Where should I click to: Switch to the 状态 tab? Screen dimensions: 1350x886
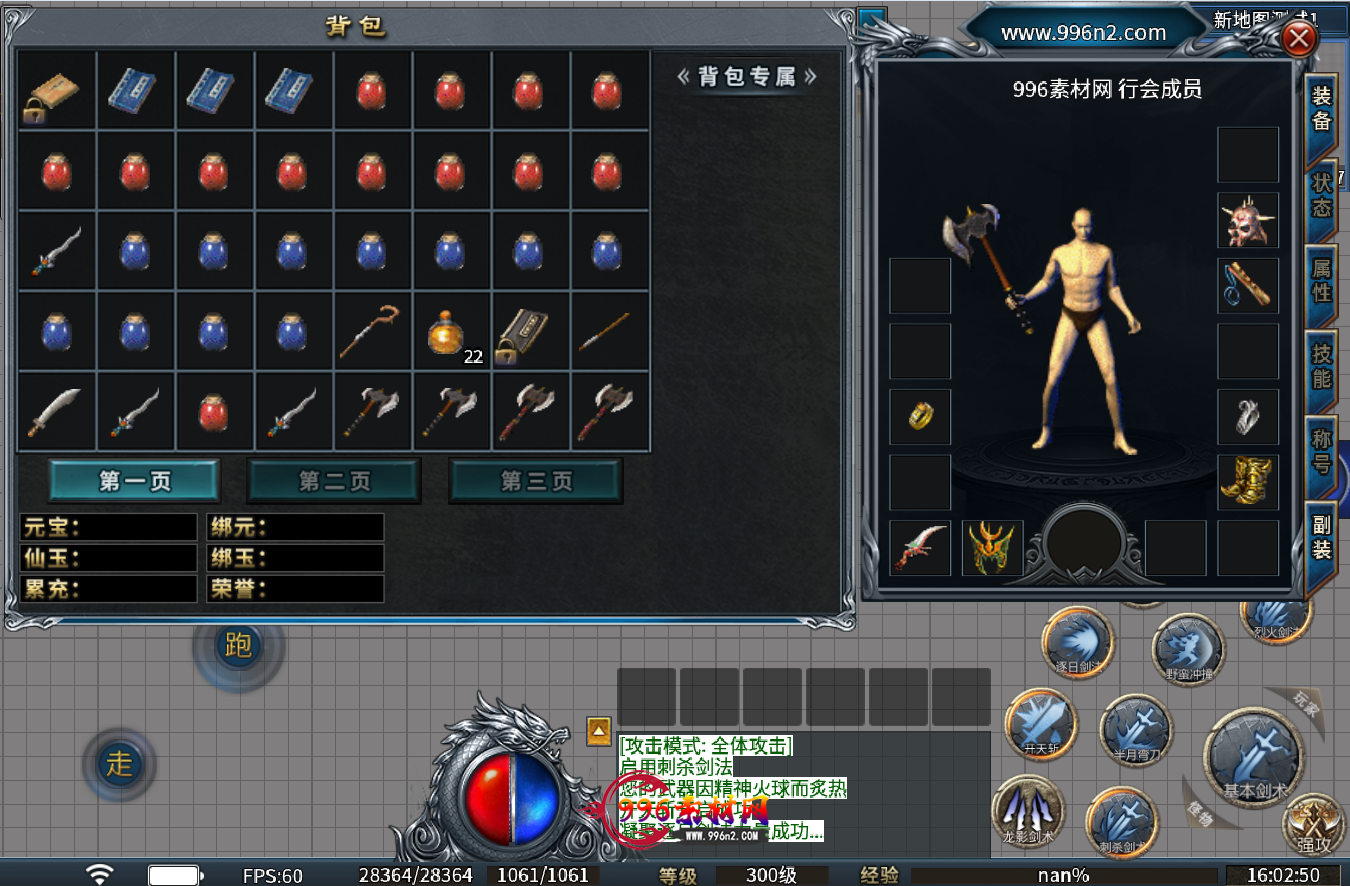point(1321,195)
